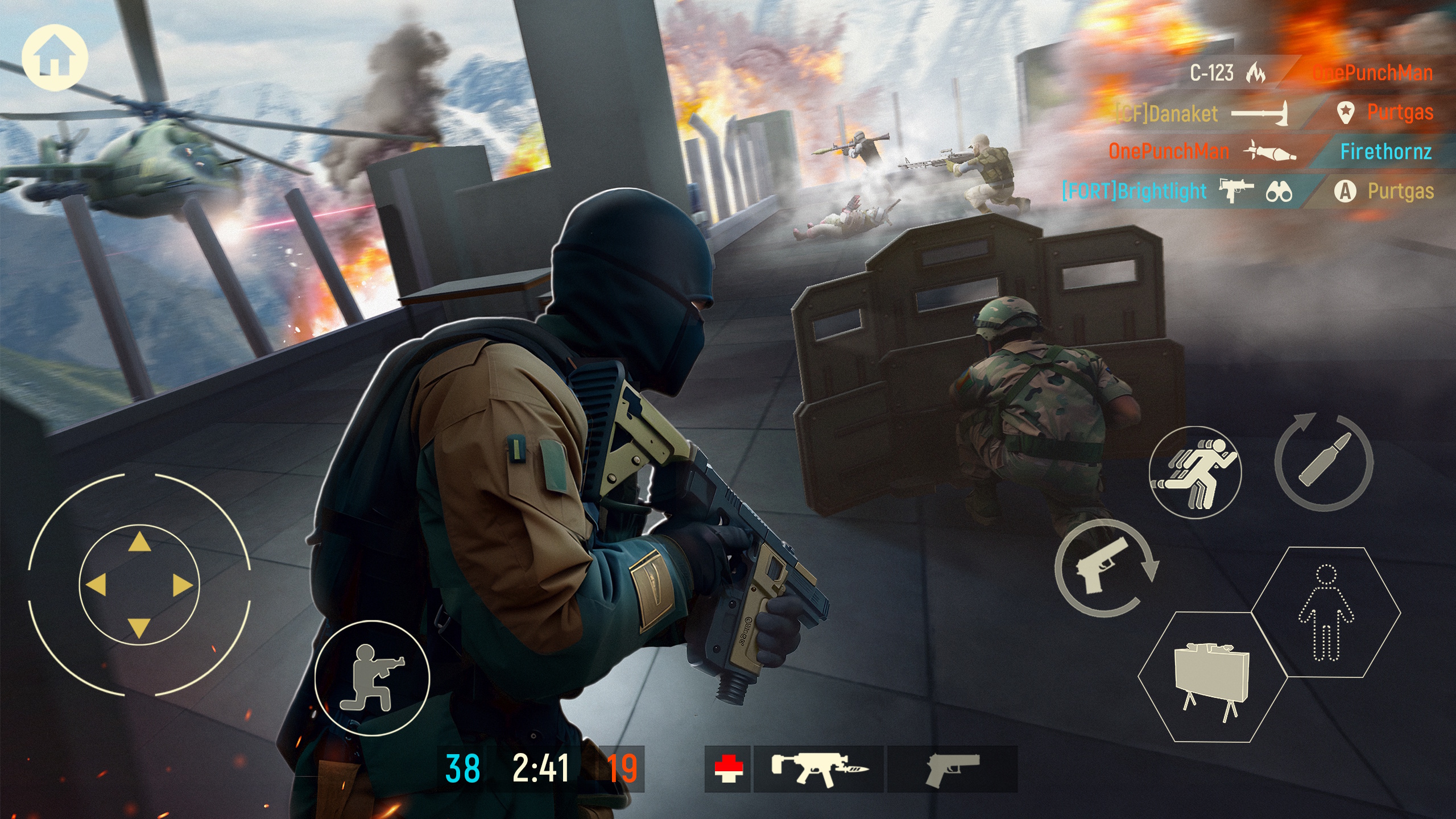1456x819 pixels.
Task: Switch to the pistol weapon slot
Action: point(952,769)
